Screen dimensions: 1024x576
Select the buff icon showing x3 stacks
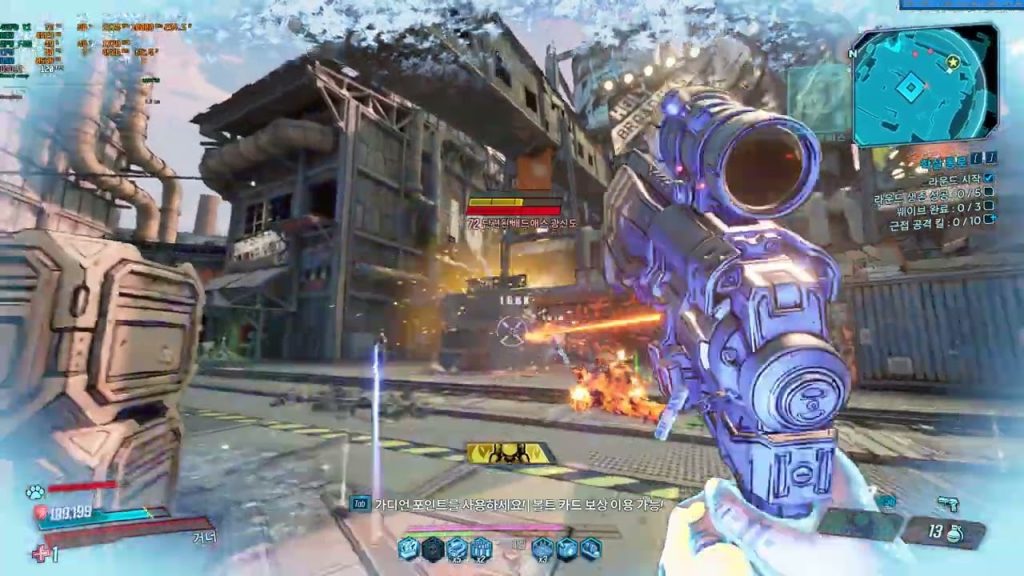pyautogui.click(x=543, y=547)
